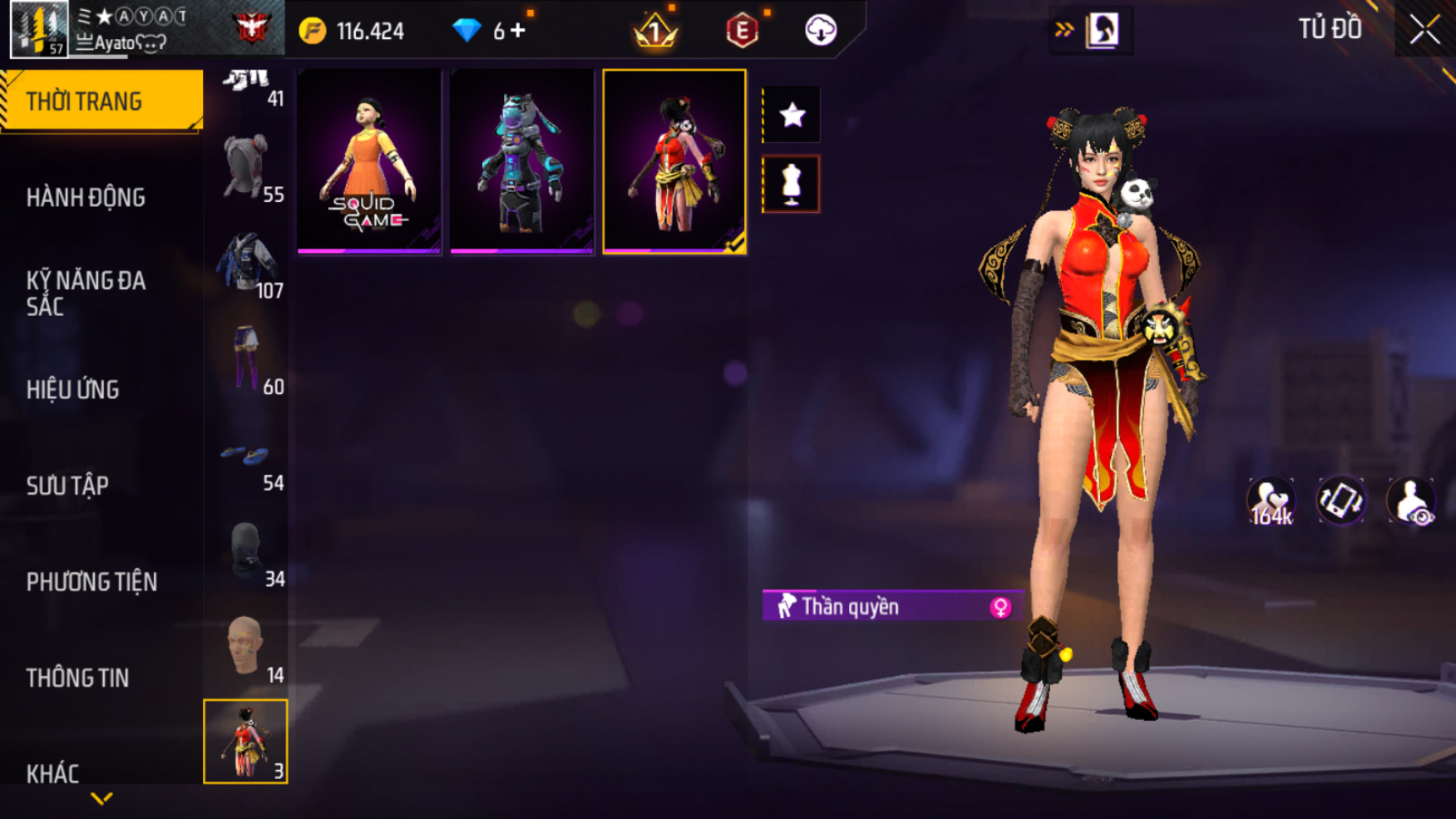Image resolution: width=1456 pixels, height=819 pixels.
Task: Switch to the Khác tab
Action: pos(52,774)
